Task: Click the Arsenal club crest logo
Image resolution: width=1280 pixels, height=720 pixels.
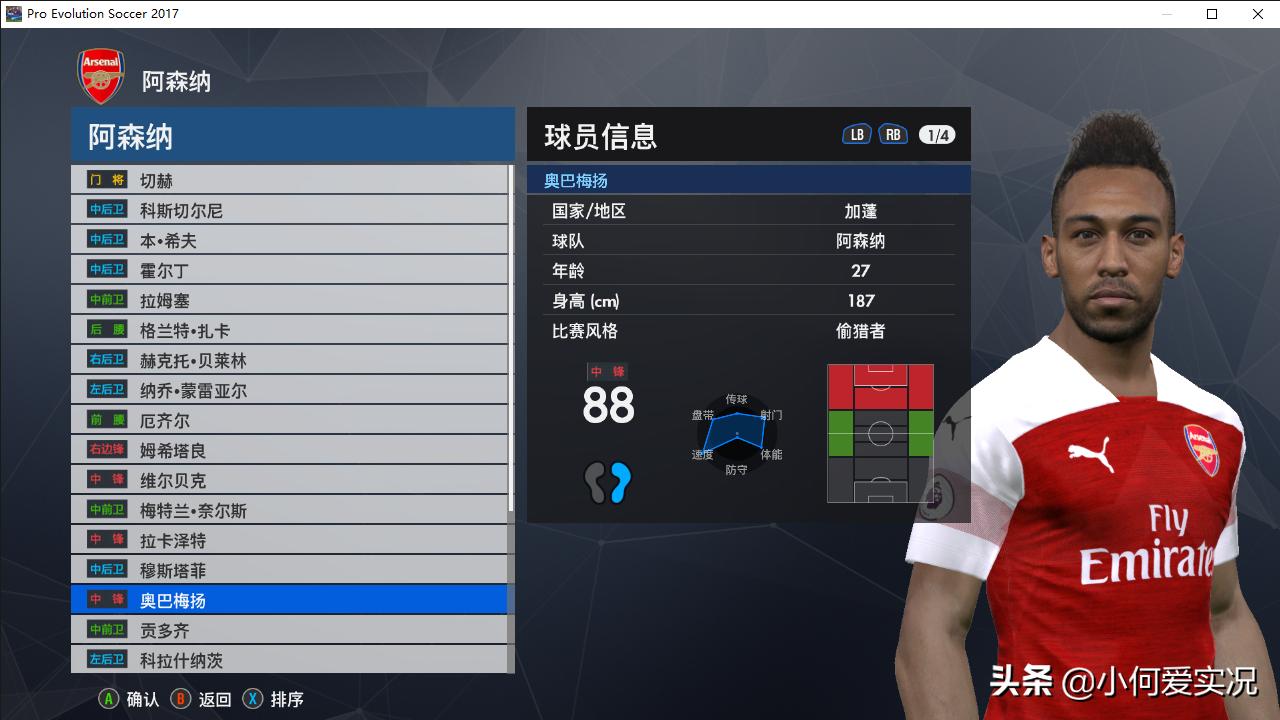Action: pos(100,75)
